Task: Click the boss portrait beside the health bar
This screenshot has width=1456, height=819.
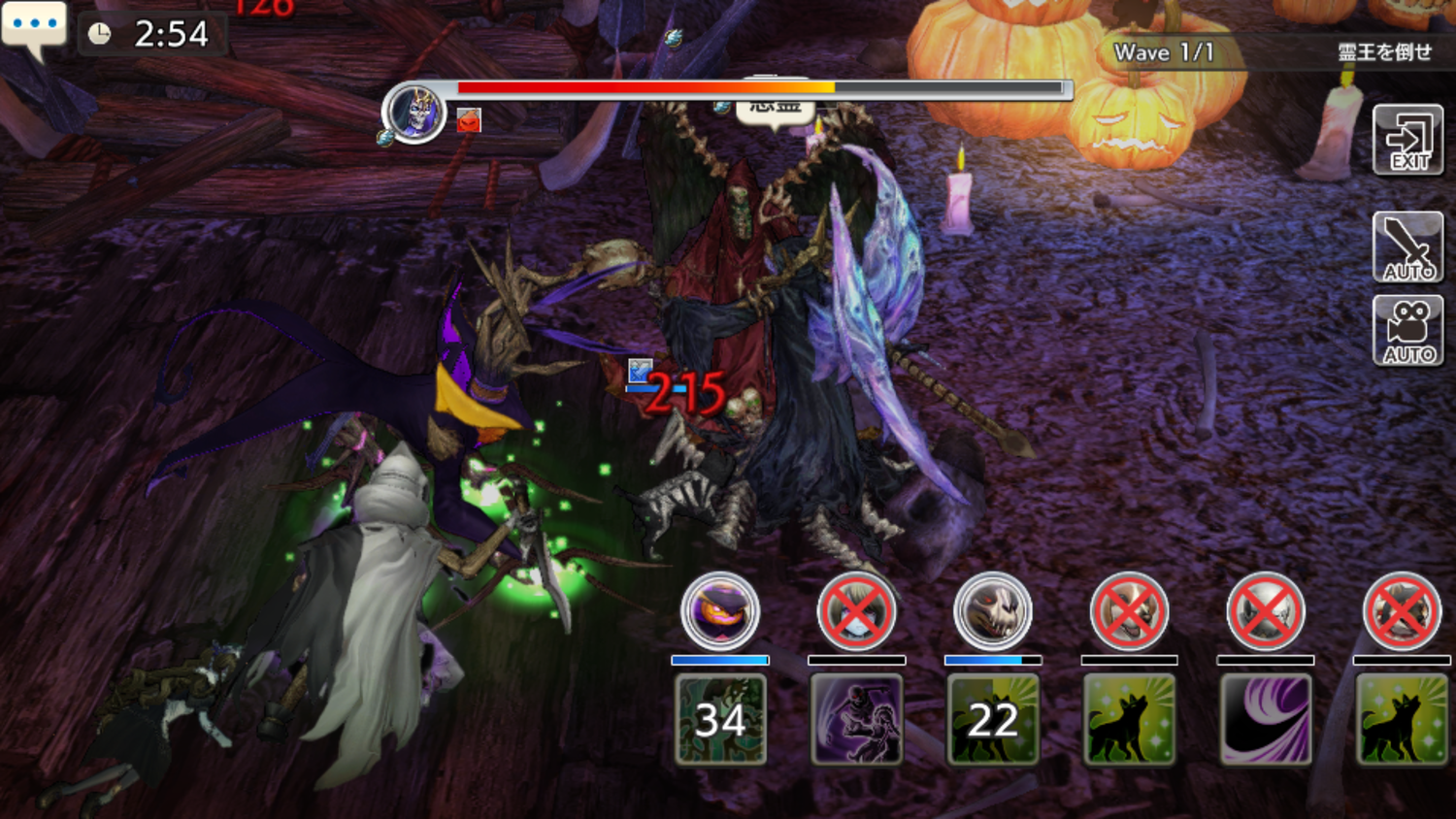Action: click(x=414, y=113)
